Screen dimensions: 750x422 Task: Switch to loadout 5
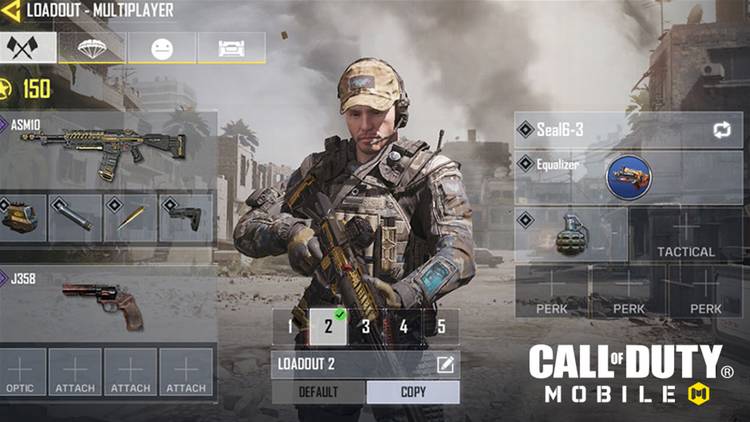[441, 326]
